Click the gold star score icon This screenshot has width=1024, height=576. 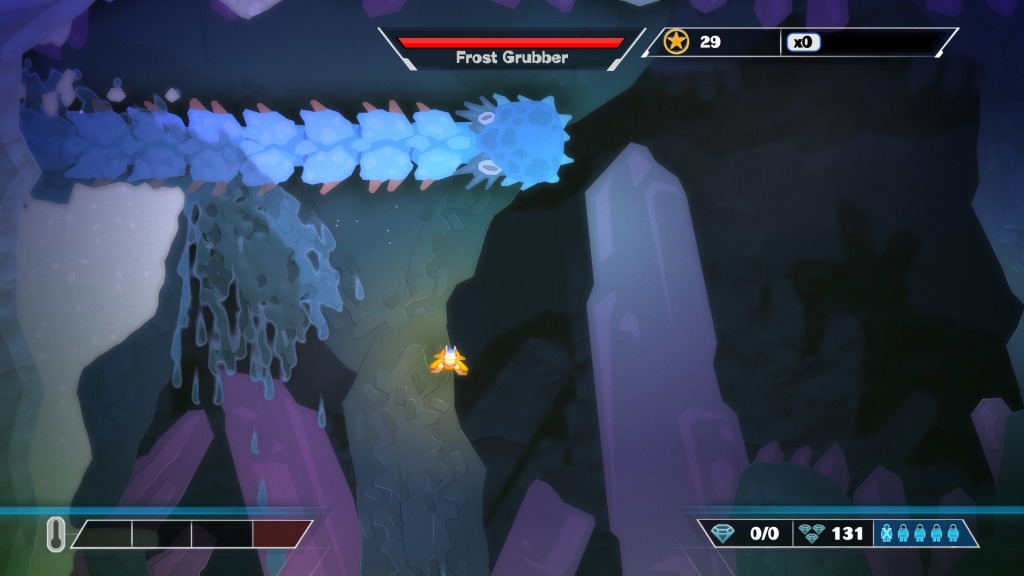(x=677, y=42)
